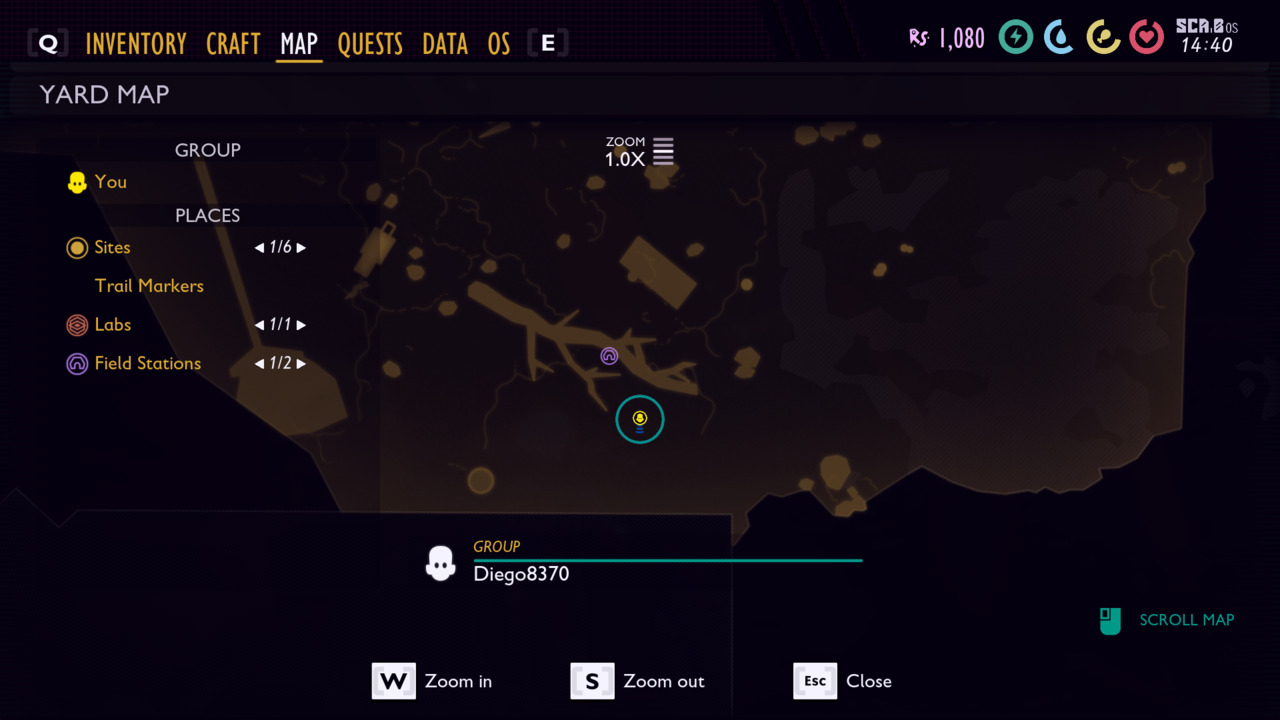Viewport: 1280px width, 720px height.
Task: Click the Field Stations purple icon
Action: pos(77,363)
